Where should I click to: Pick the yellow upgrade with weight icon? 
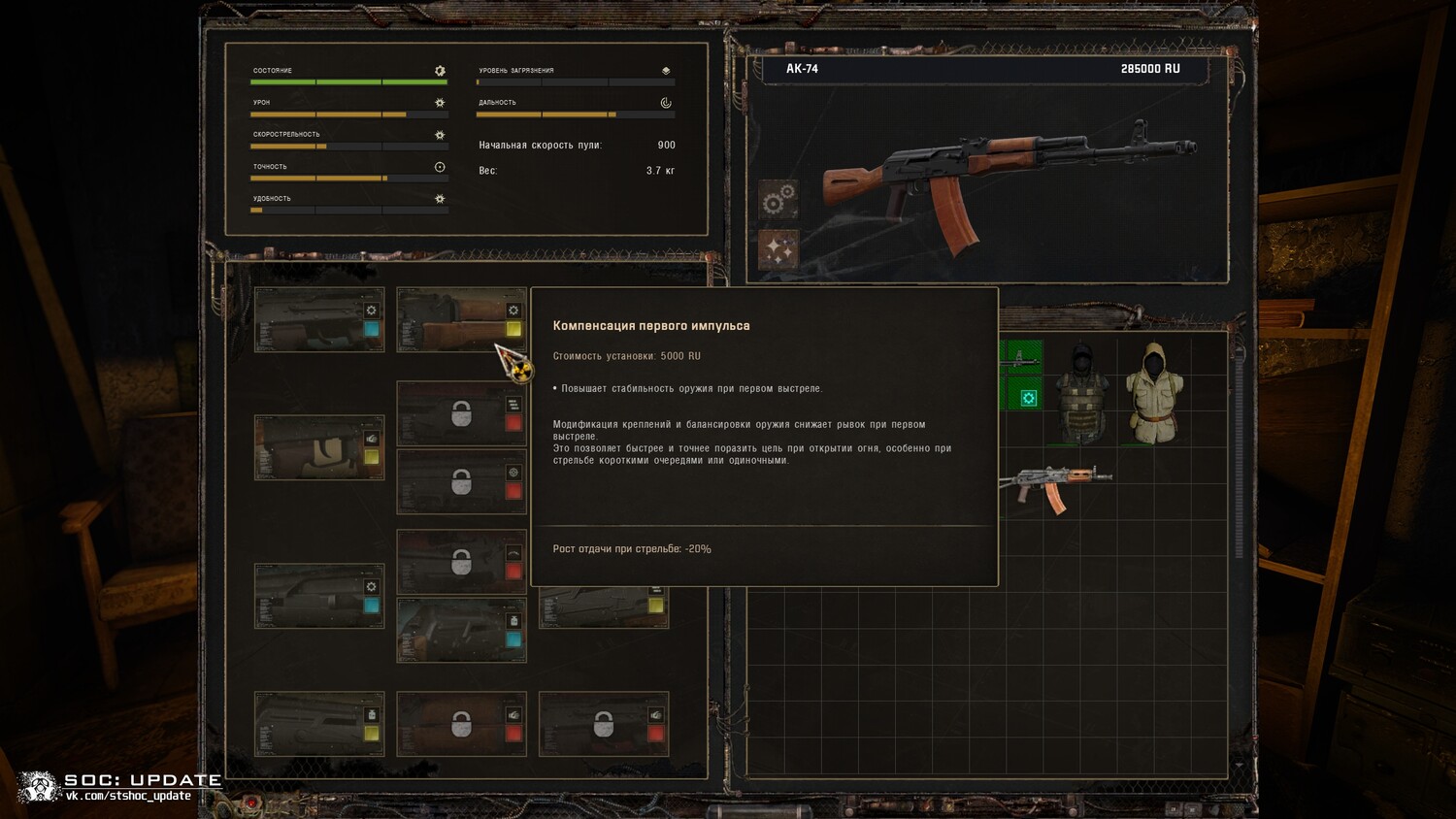(x=318, y=724)
